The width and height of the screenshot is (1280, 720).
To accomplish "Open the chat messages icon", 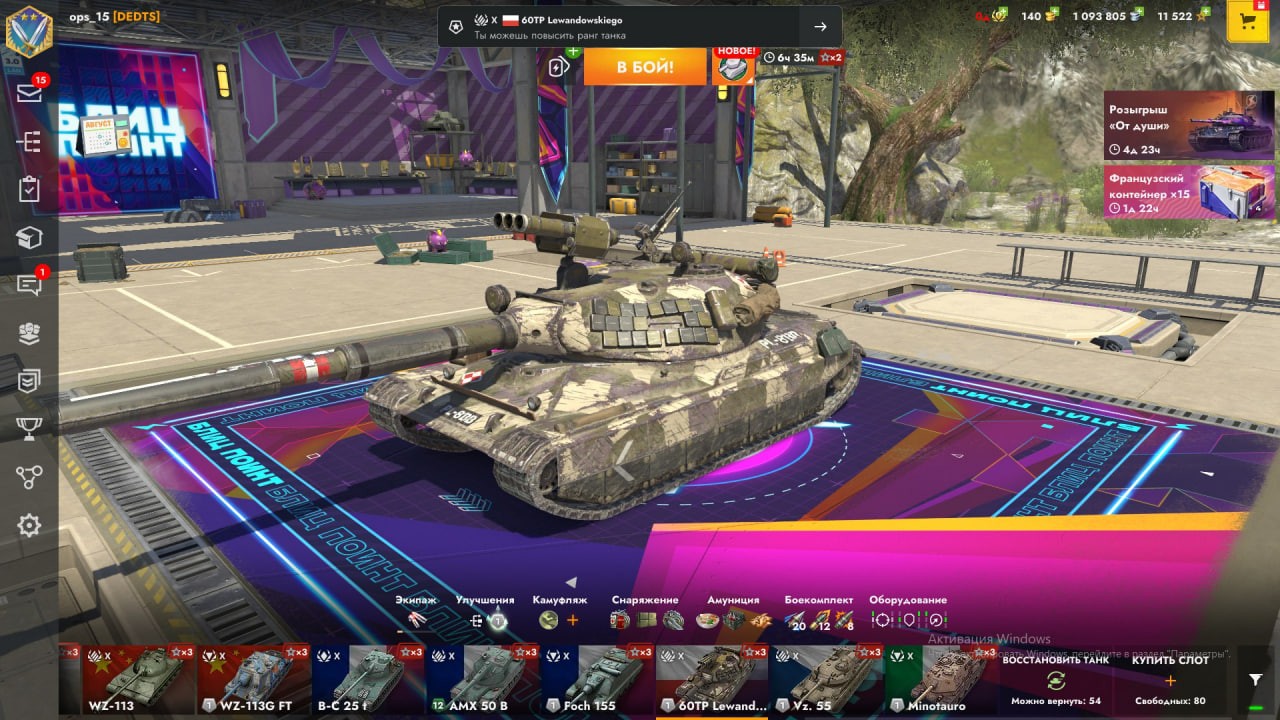I will click(29, 285).
